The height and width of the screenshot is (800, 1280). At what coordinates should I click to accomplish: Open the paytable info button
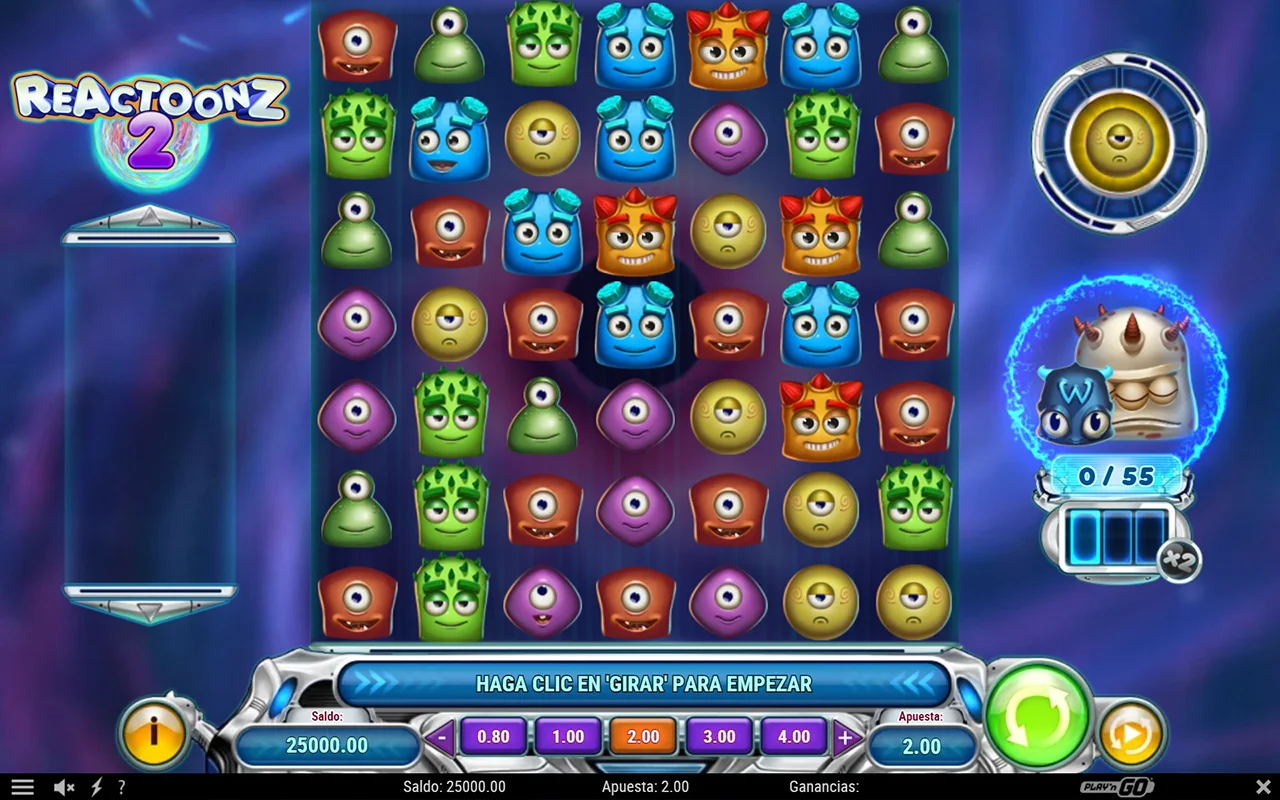[x=153, y=732]
